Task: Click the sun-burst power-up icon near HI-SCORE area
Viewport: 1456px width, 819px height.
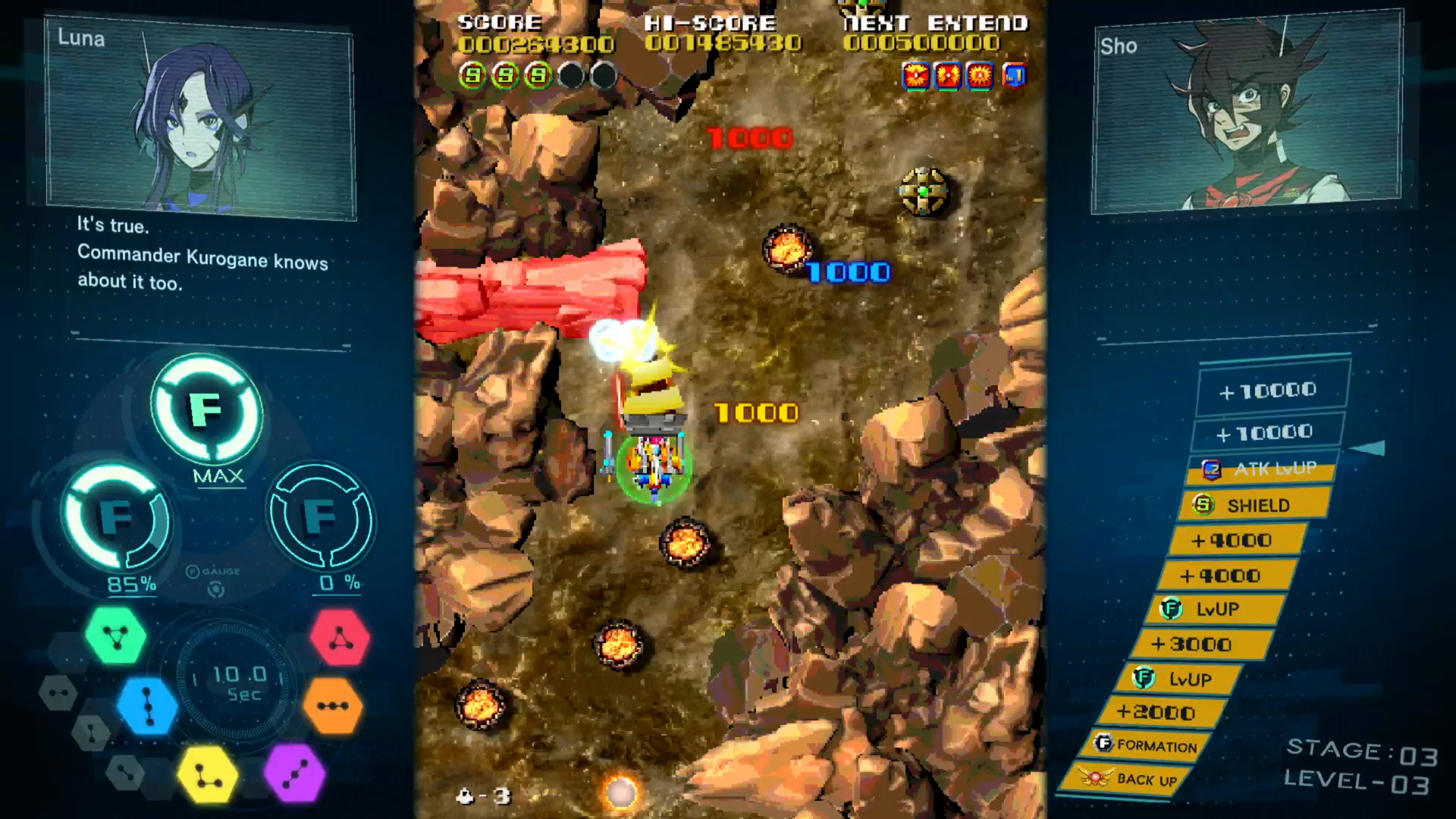Action: point(980,76)
